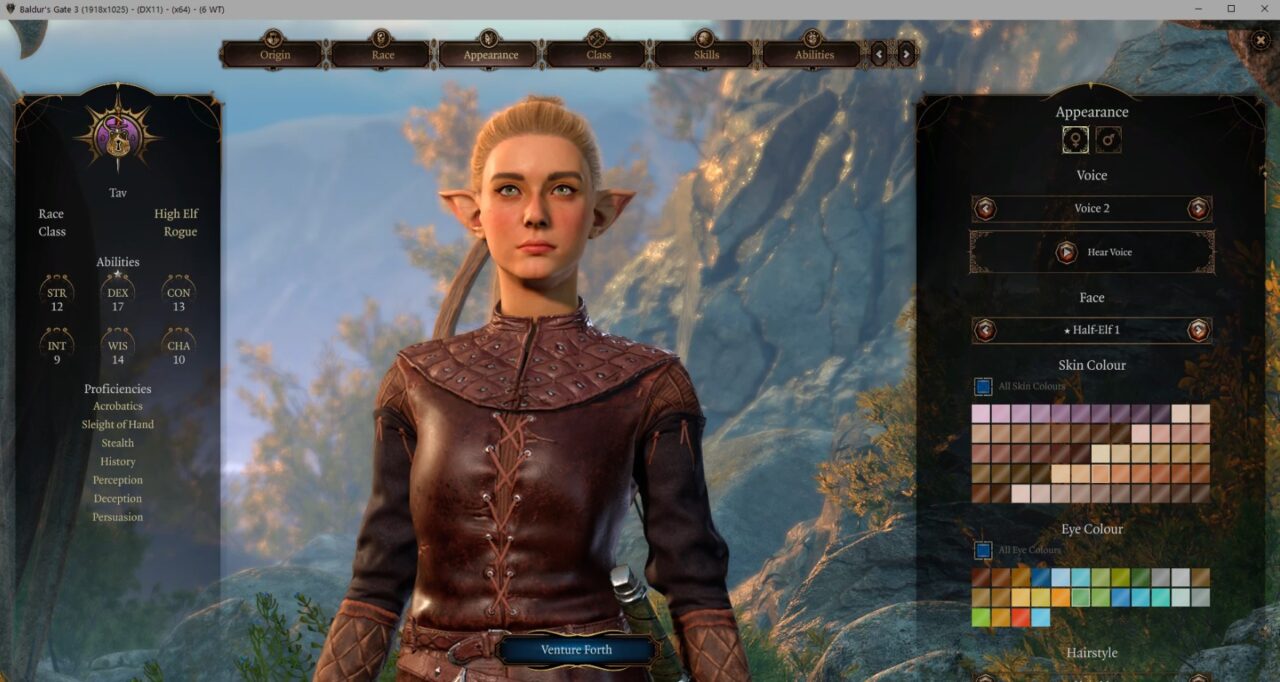
Task: Maximize the game window
Action: 1230,9
